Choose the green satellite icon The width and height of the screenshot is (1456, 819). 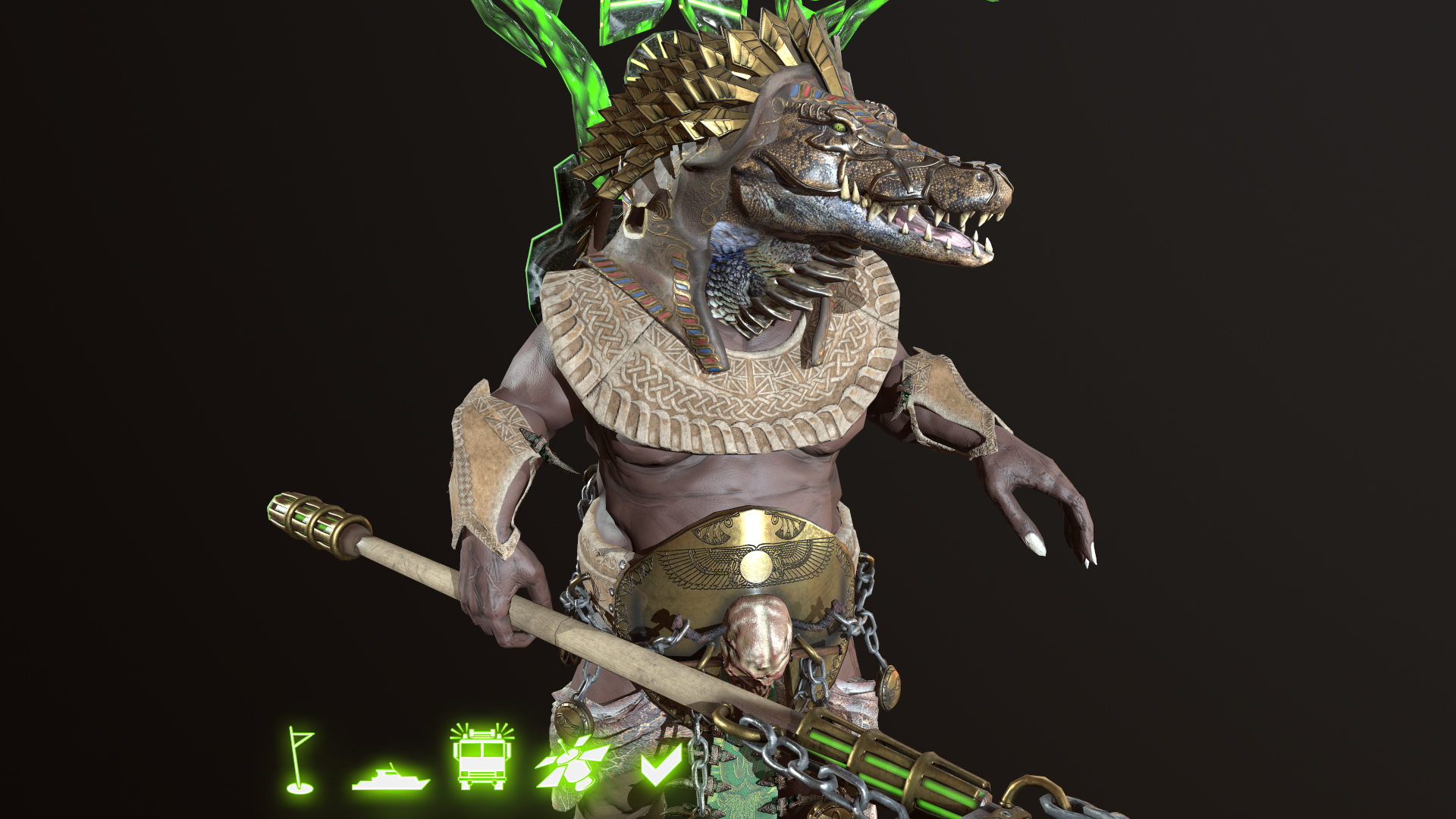click(x=573, y=764)
